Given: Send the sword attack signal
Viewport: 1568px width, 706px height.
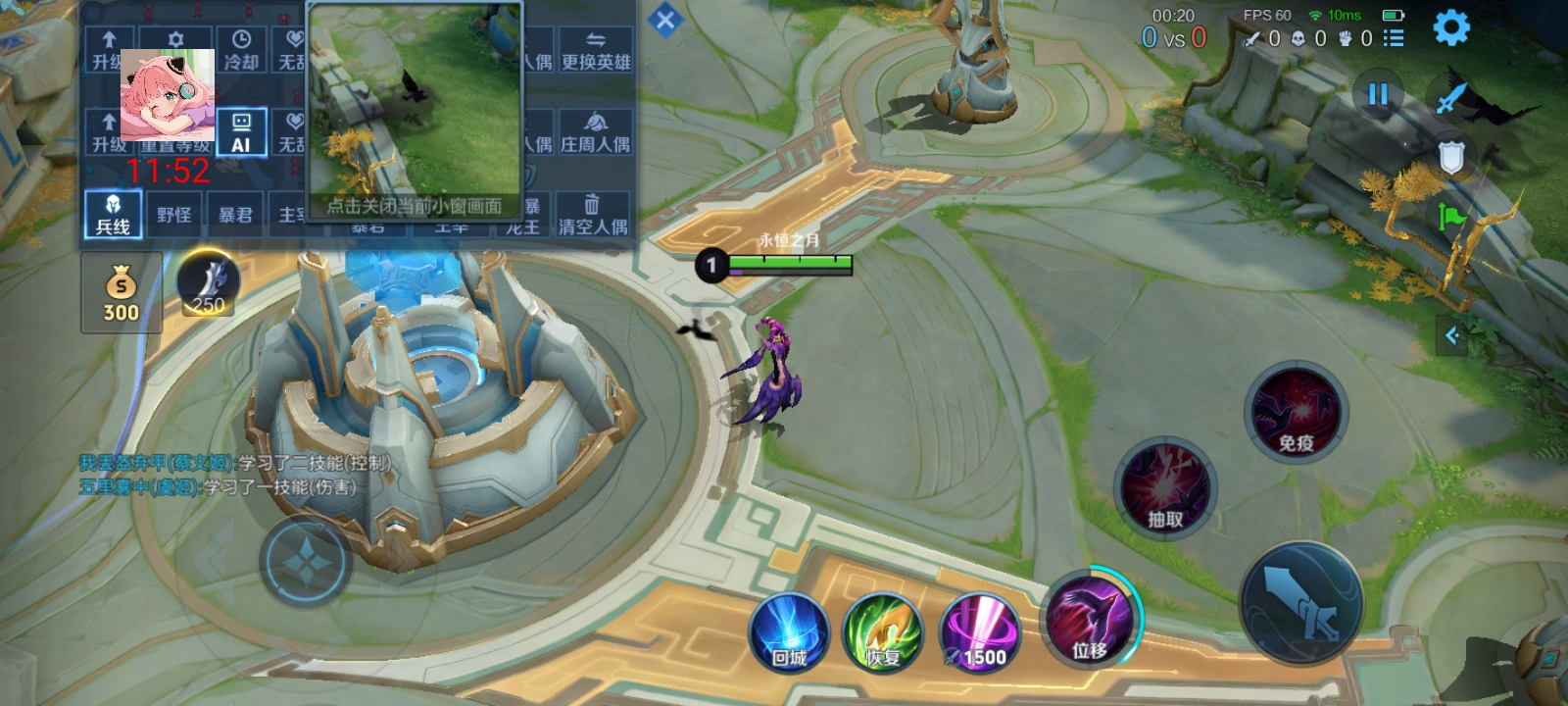Looking at the screenshot, I should point(1451,98).
